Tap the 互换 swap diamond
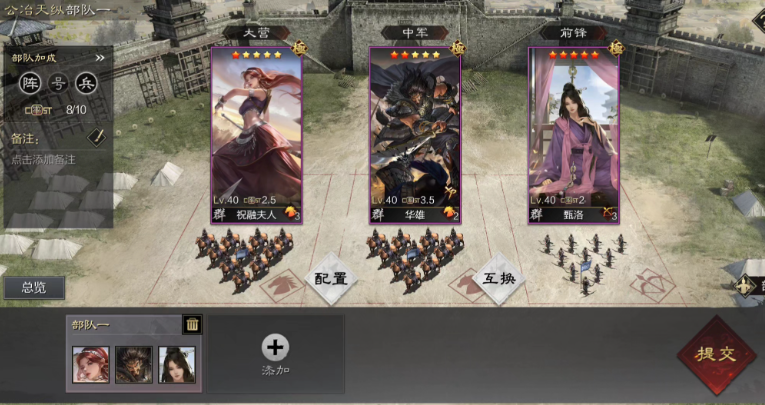Viewport: 765px width, 405px height. [497, 278]
